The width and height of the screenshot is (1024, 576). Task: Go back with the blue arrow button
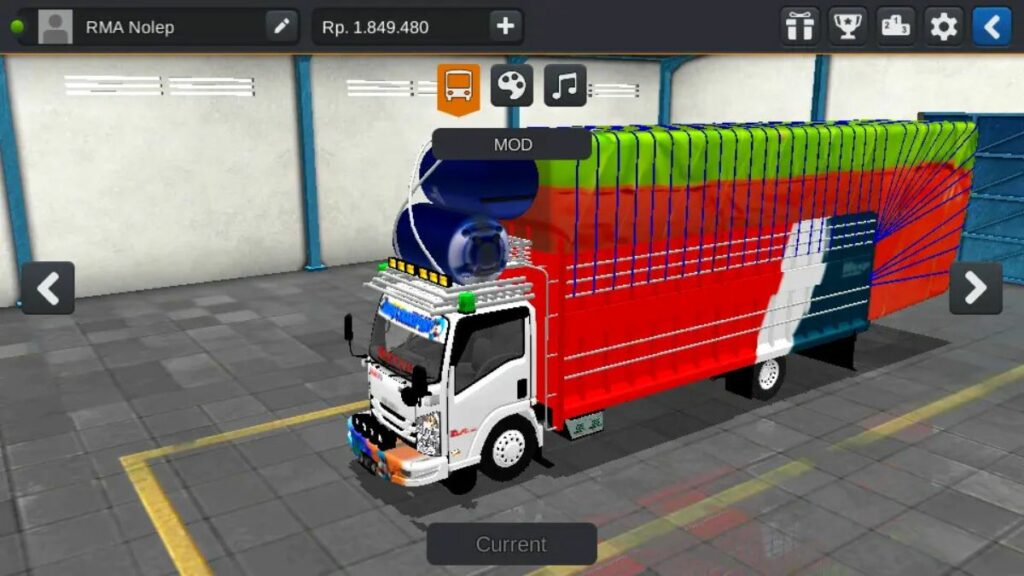pos(992,27)
